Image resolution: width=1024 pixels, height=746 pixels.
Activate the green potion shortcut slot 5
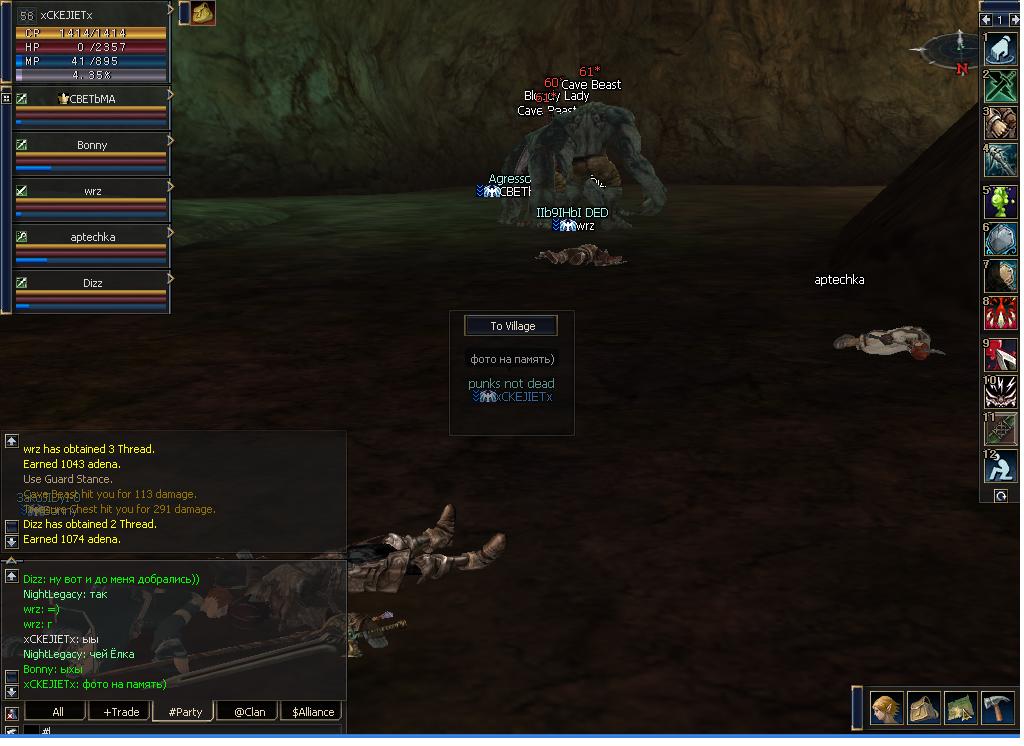coord(1000,201)
